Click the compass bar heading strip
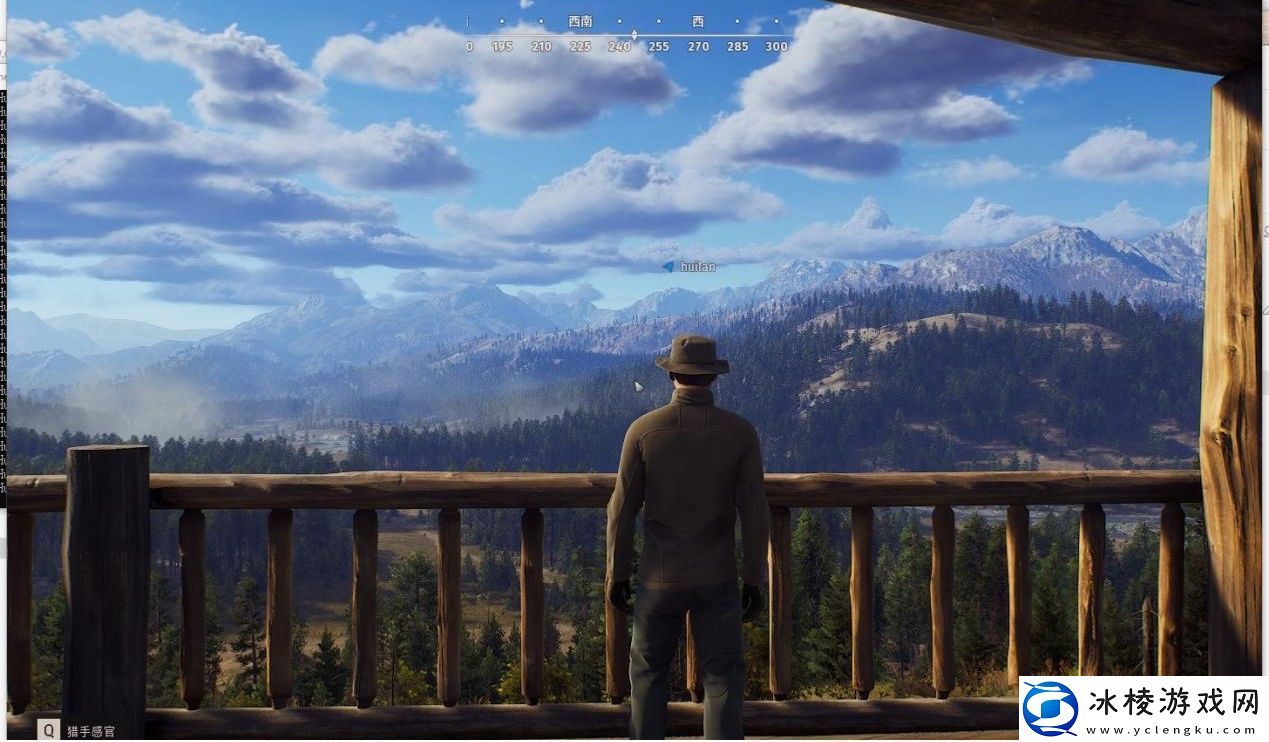1269x742 pixels. 628,35
